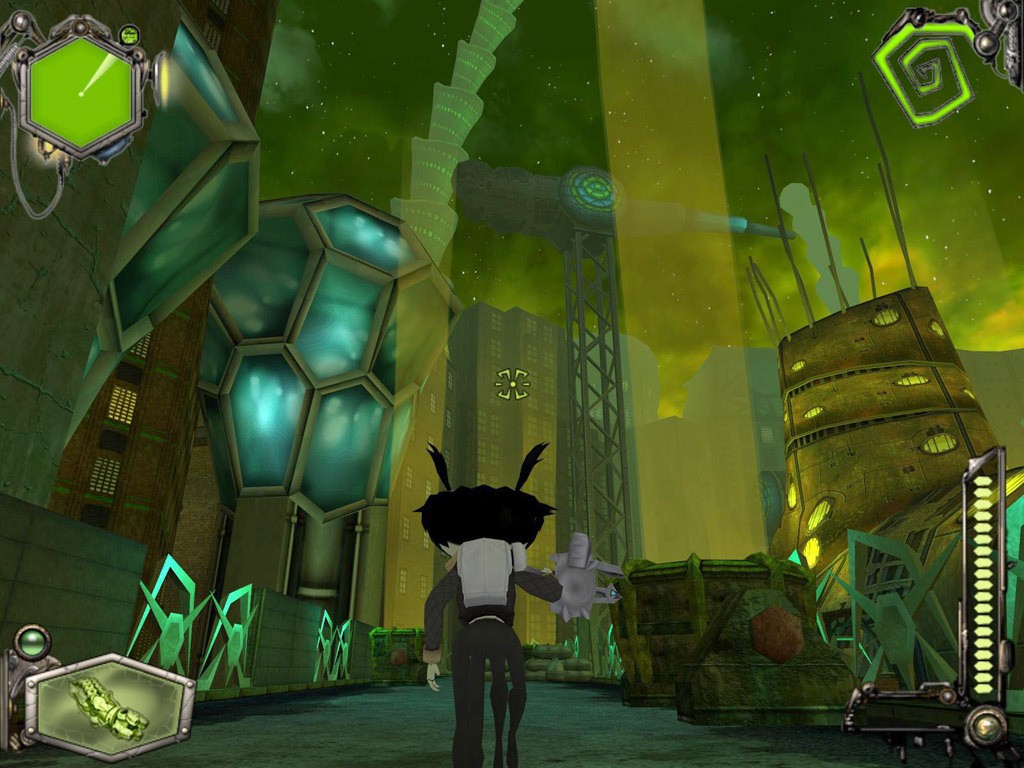Open the green weapon item slot
This screenshot has height=768, width=1024.
click(108, 707)
